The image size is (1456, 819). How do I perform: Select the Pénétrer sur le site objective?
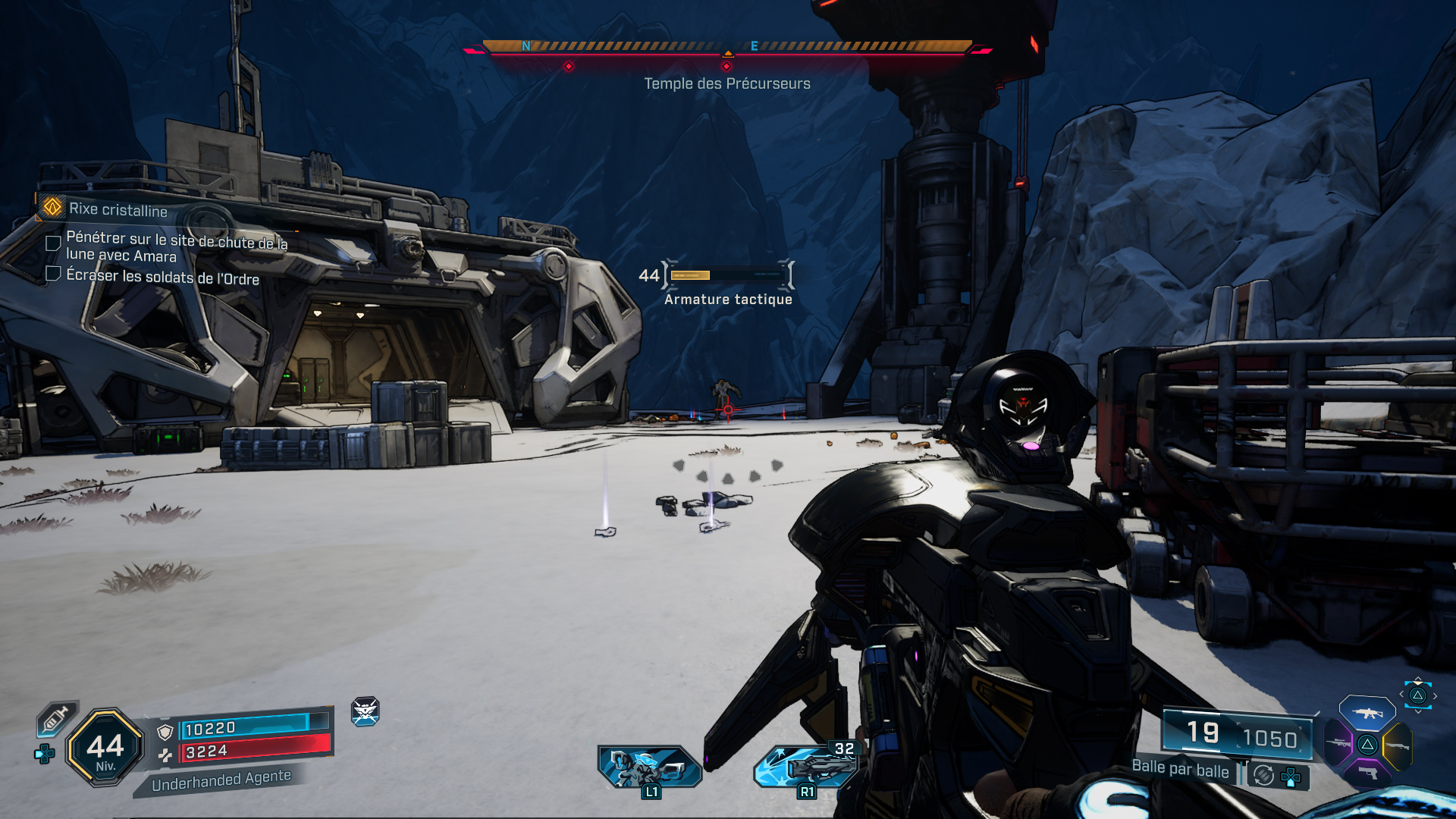(176, 246)
